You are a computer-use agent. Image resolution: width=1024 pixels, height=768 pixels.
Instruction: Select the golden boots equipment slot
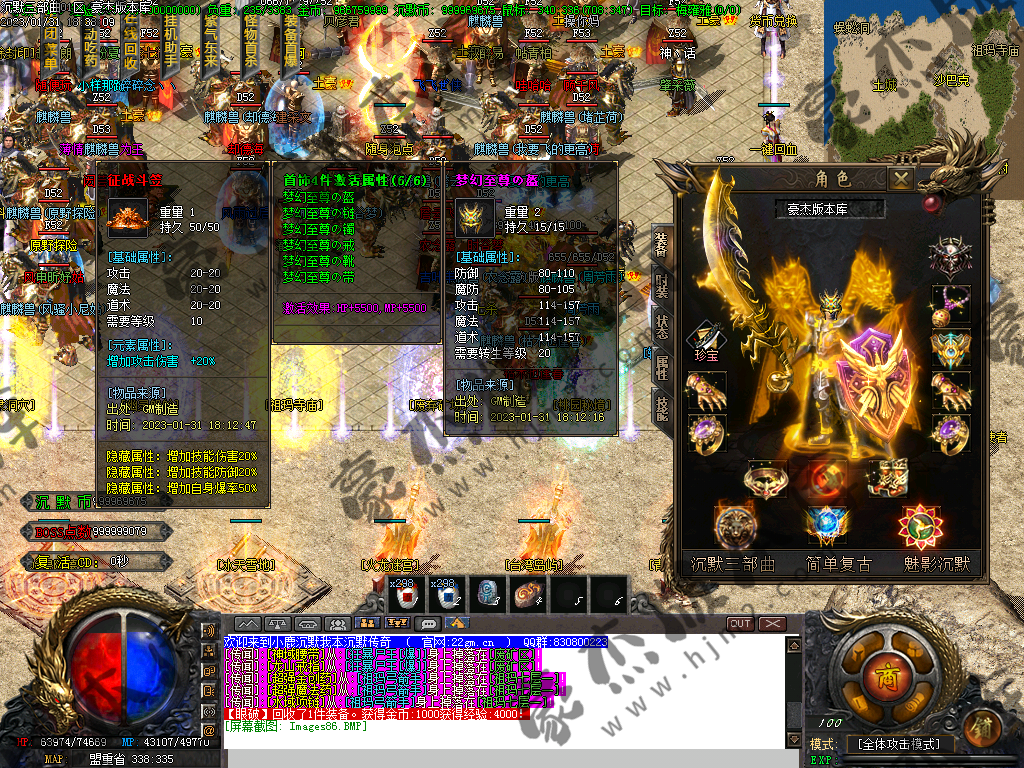pos(886,478)
